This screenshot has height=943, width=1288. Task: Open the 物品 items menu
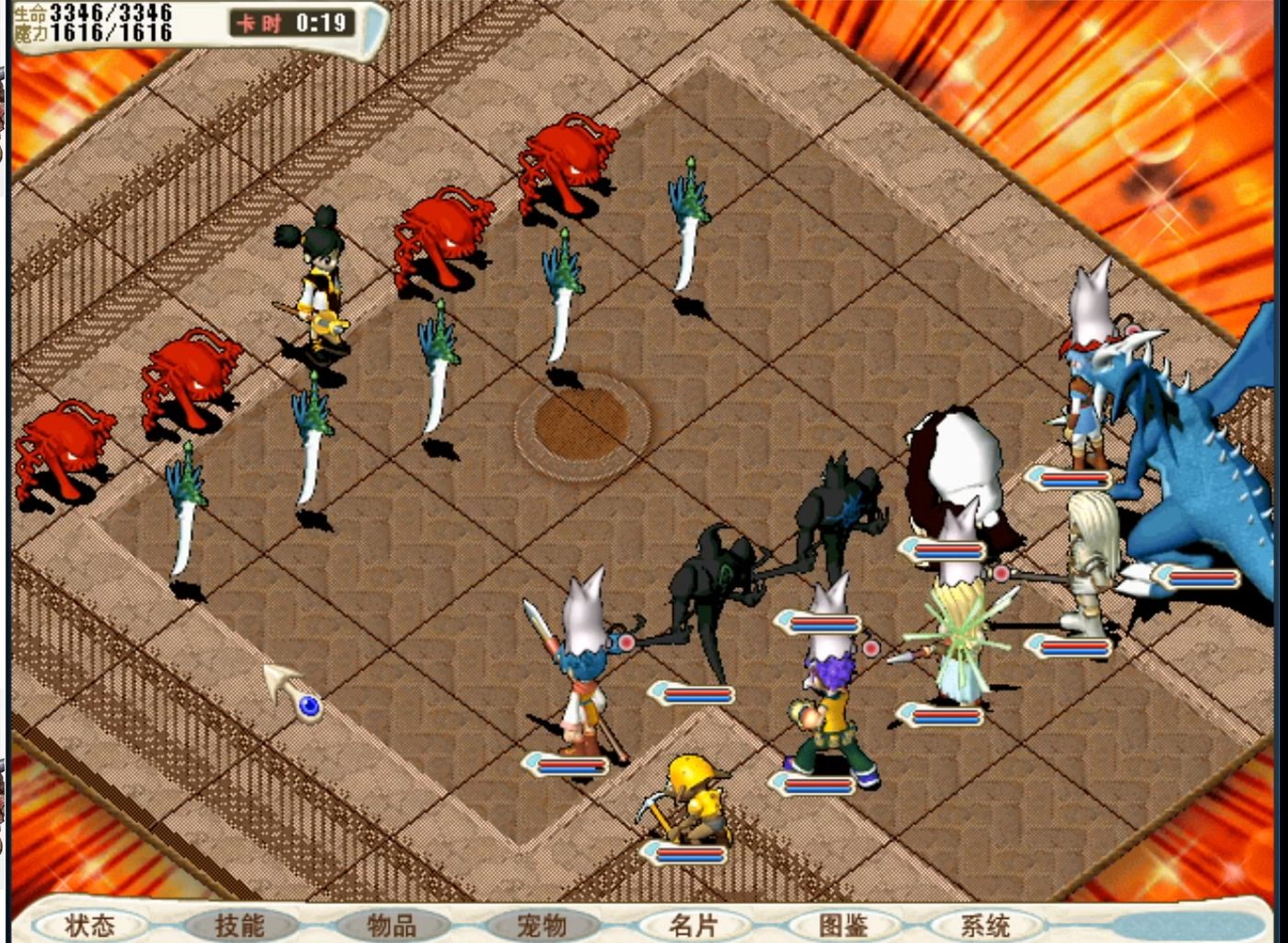(392, 925)
